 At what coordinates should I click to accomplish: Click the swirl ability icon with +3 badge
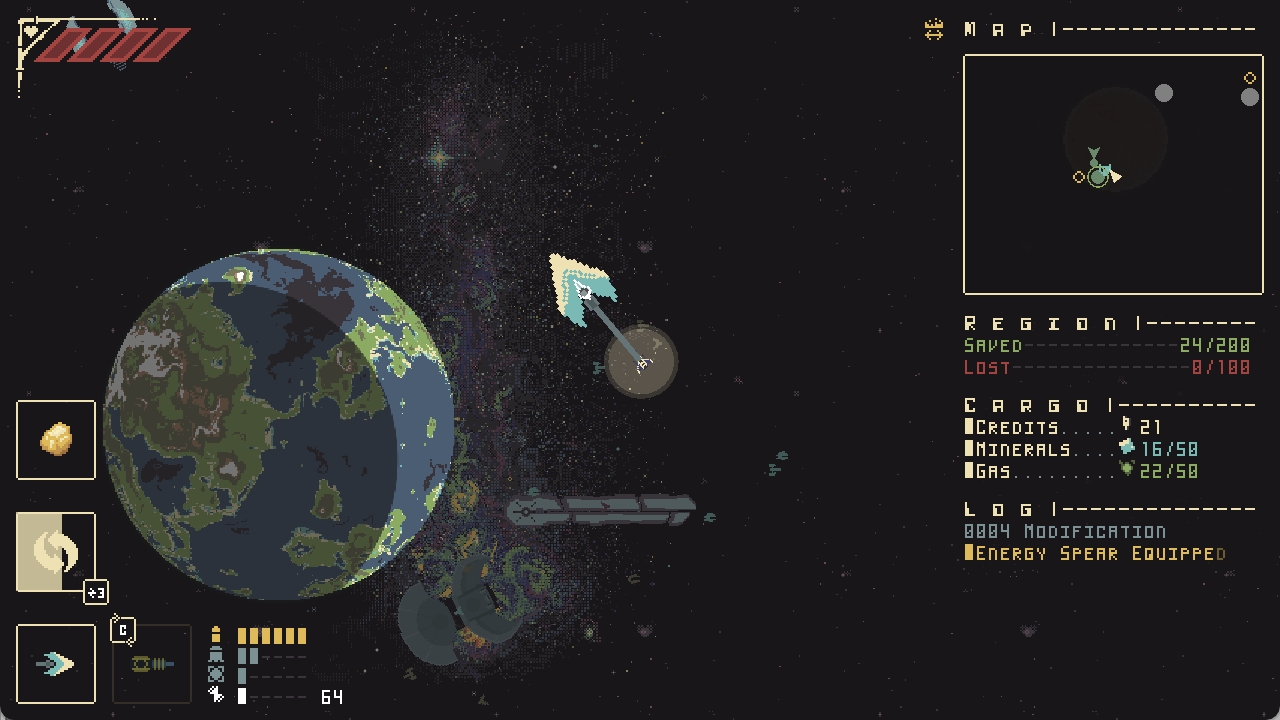[55, 550]
